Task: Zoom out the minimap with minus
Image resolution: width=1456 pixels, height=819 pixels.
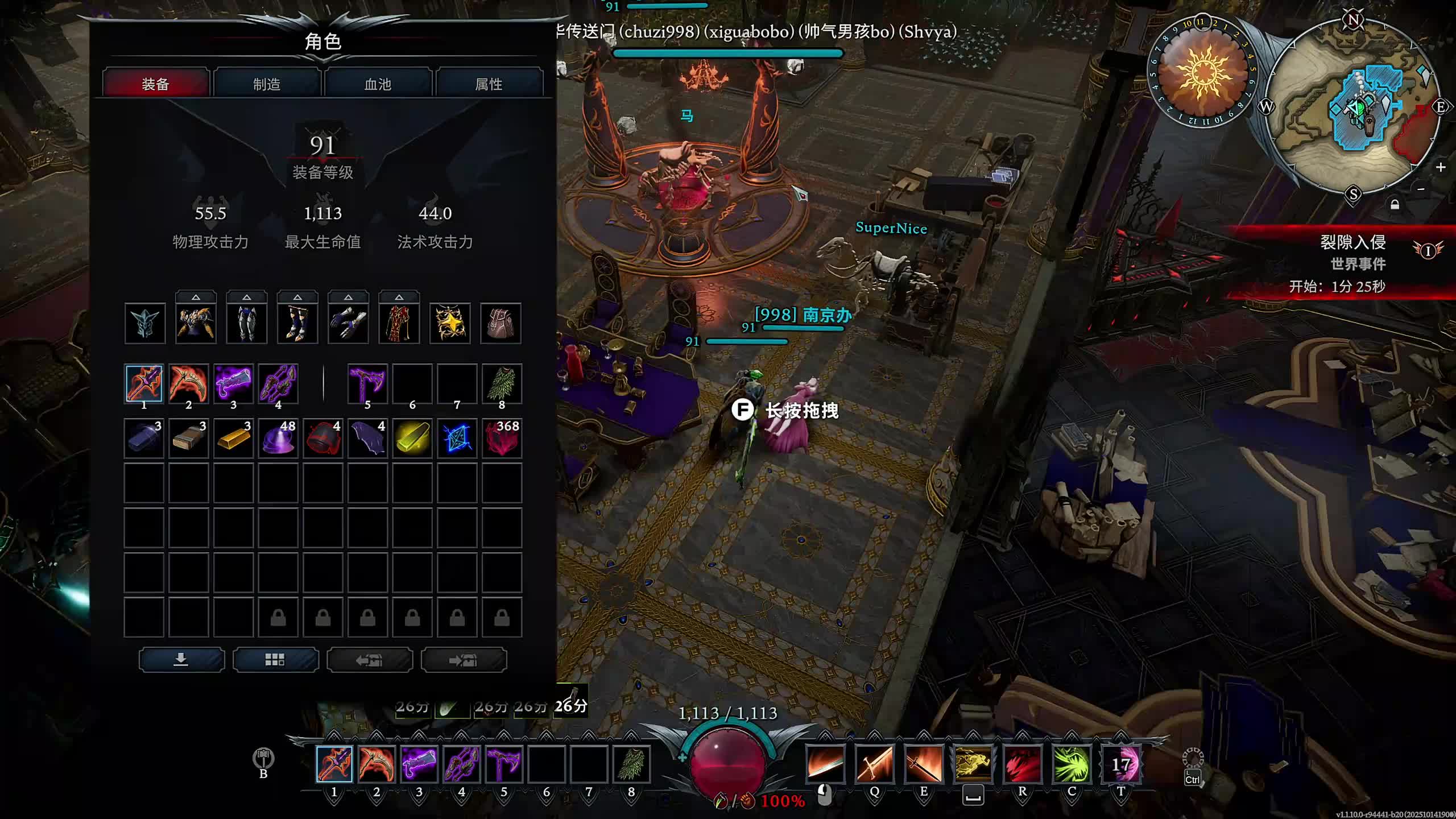Action: [1421, 189]
